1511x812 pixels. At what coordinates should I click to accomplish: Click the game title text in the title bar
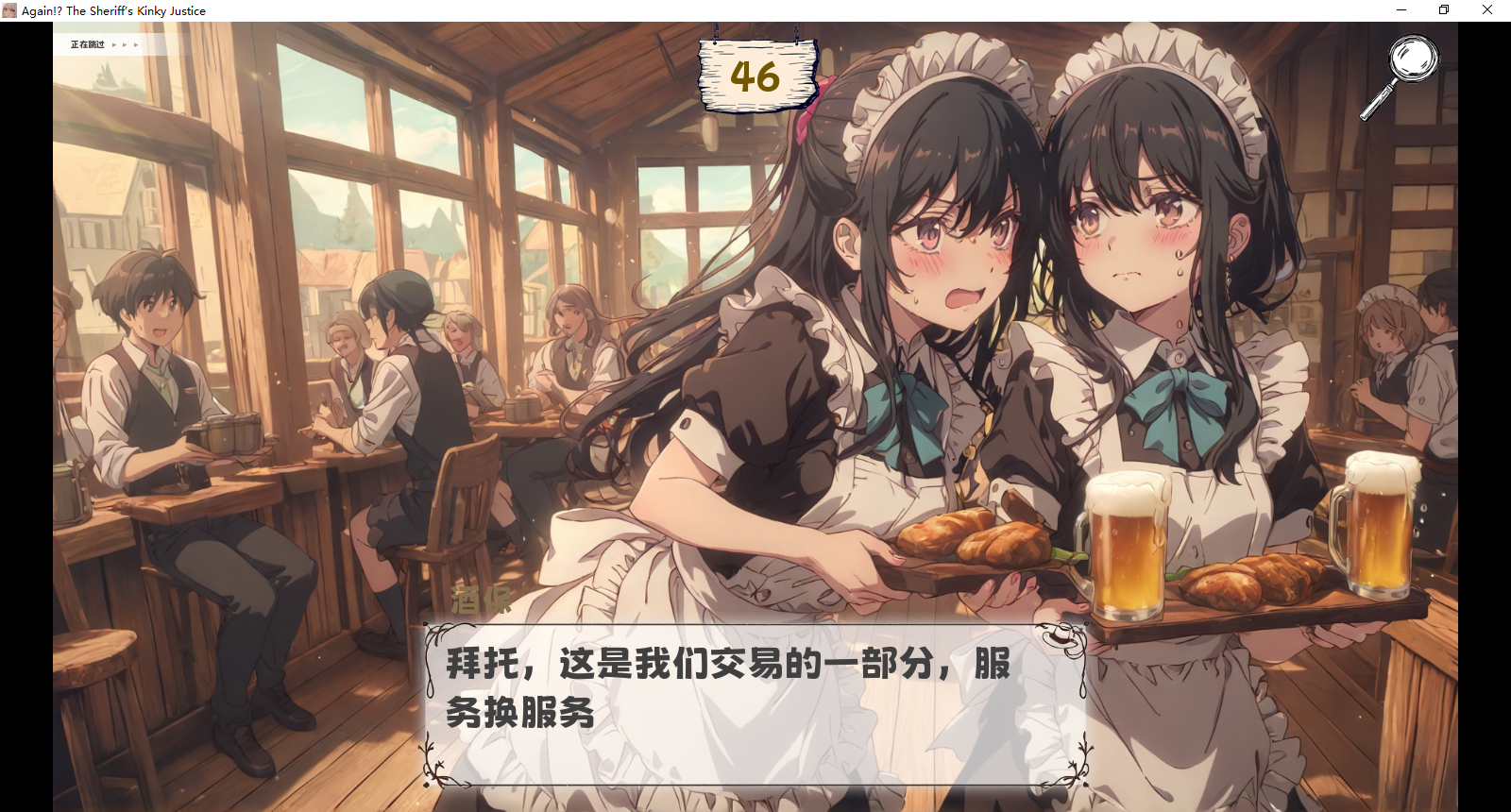(113, 9)
